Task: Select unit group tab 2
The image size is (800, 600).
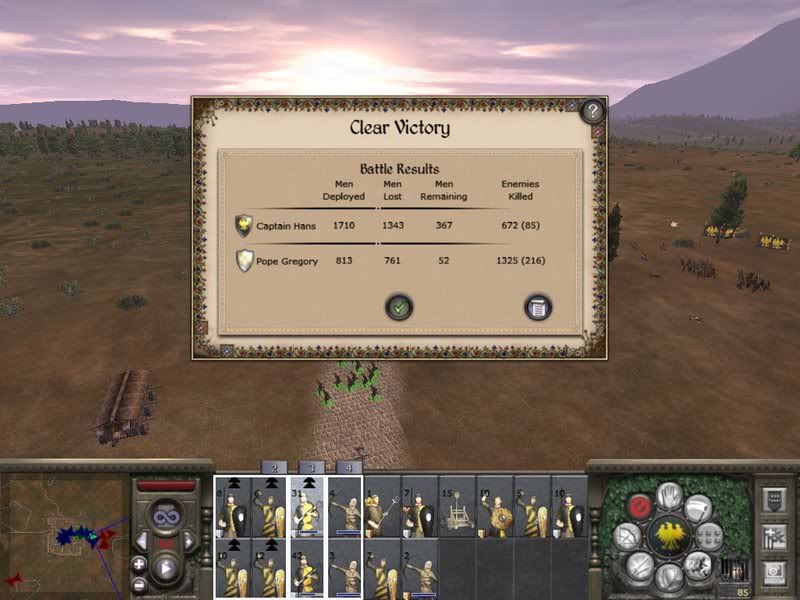Action: click(274, 467)
